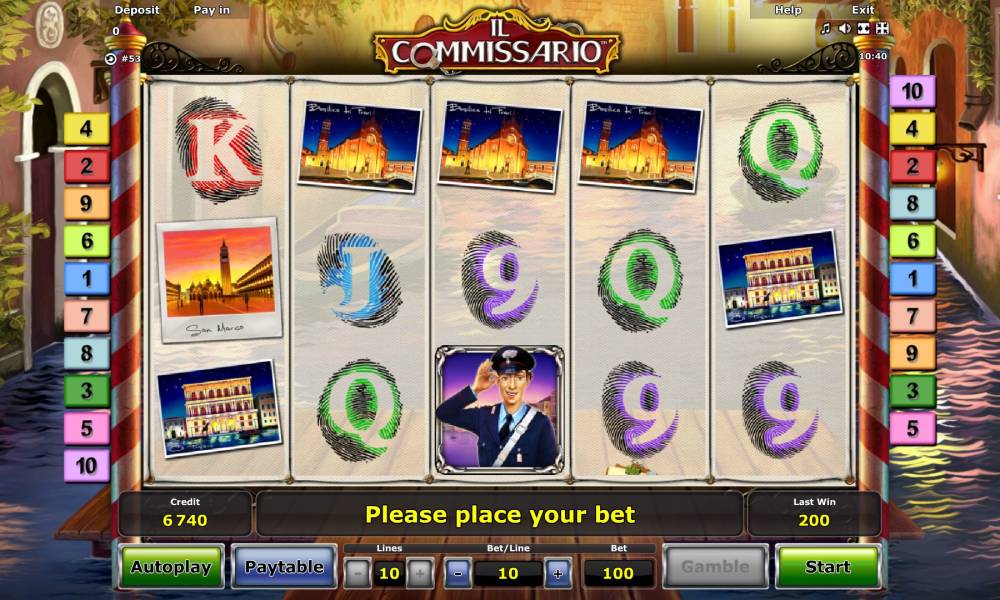Open game history via the circular arrow icon
The height and width of the screenshot is (600, 1000).
tap(111, 58)
